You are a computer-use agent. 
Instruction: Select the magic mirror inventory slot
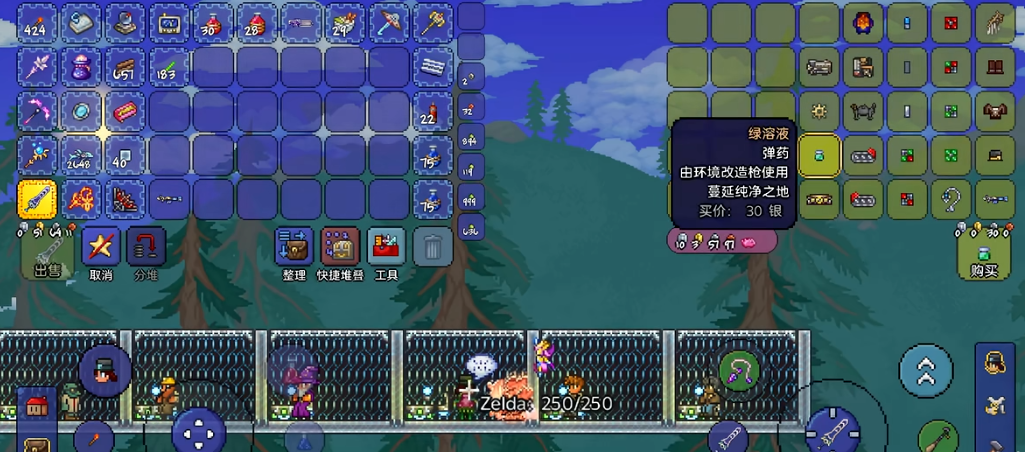pyautogui.click(x=81, y=111)
